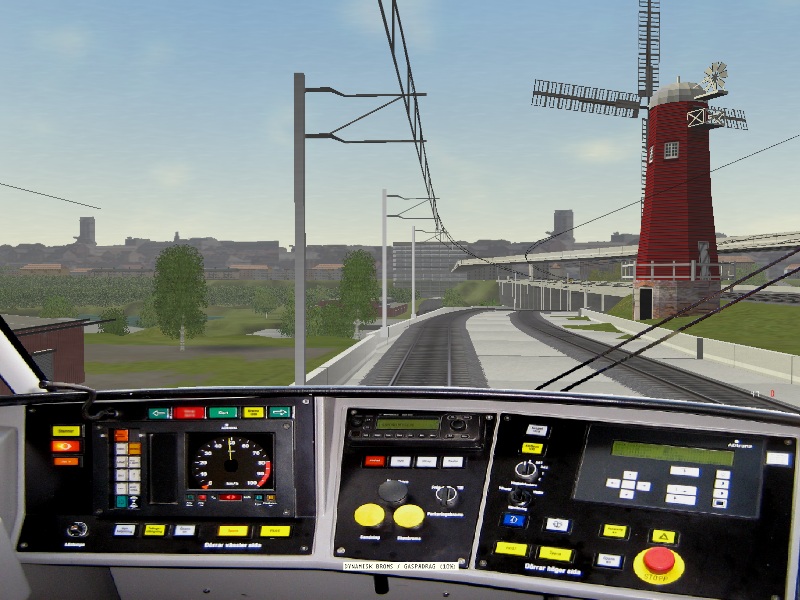Image resolution: width=800 pixels, height=600 pixels.
Task: Click the white fan symbol button
Action: coord(558,524)
